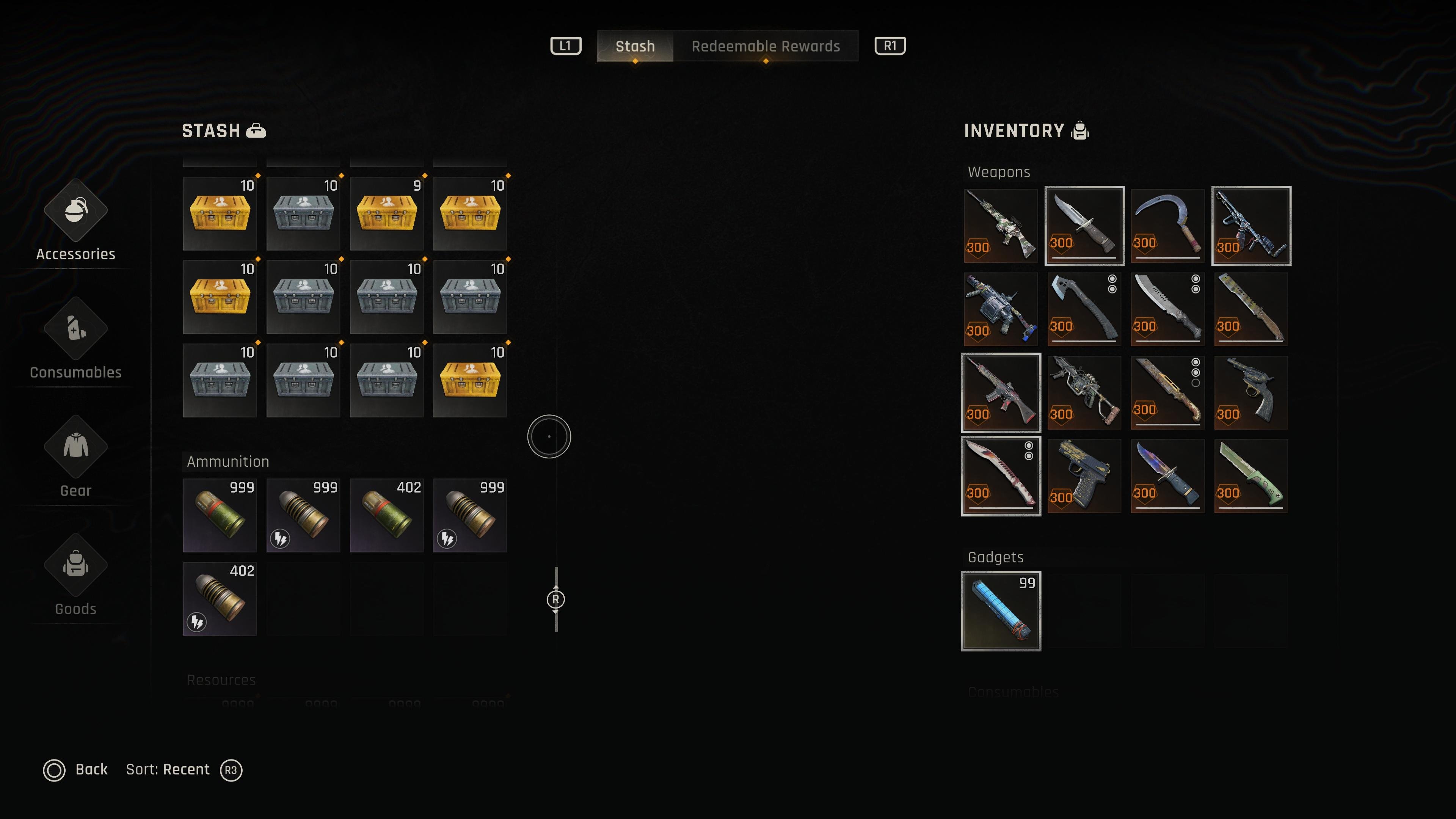This screenshot has height=819, width=1456.
Task: Select the blood-stained machete slot
Action: click(1001, 476)
